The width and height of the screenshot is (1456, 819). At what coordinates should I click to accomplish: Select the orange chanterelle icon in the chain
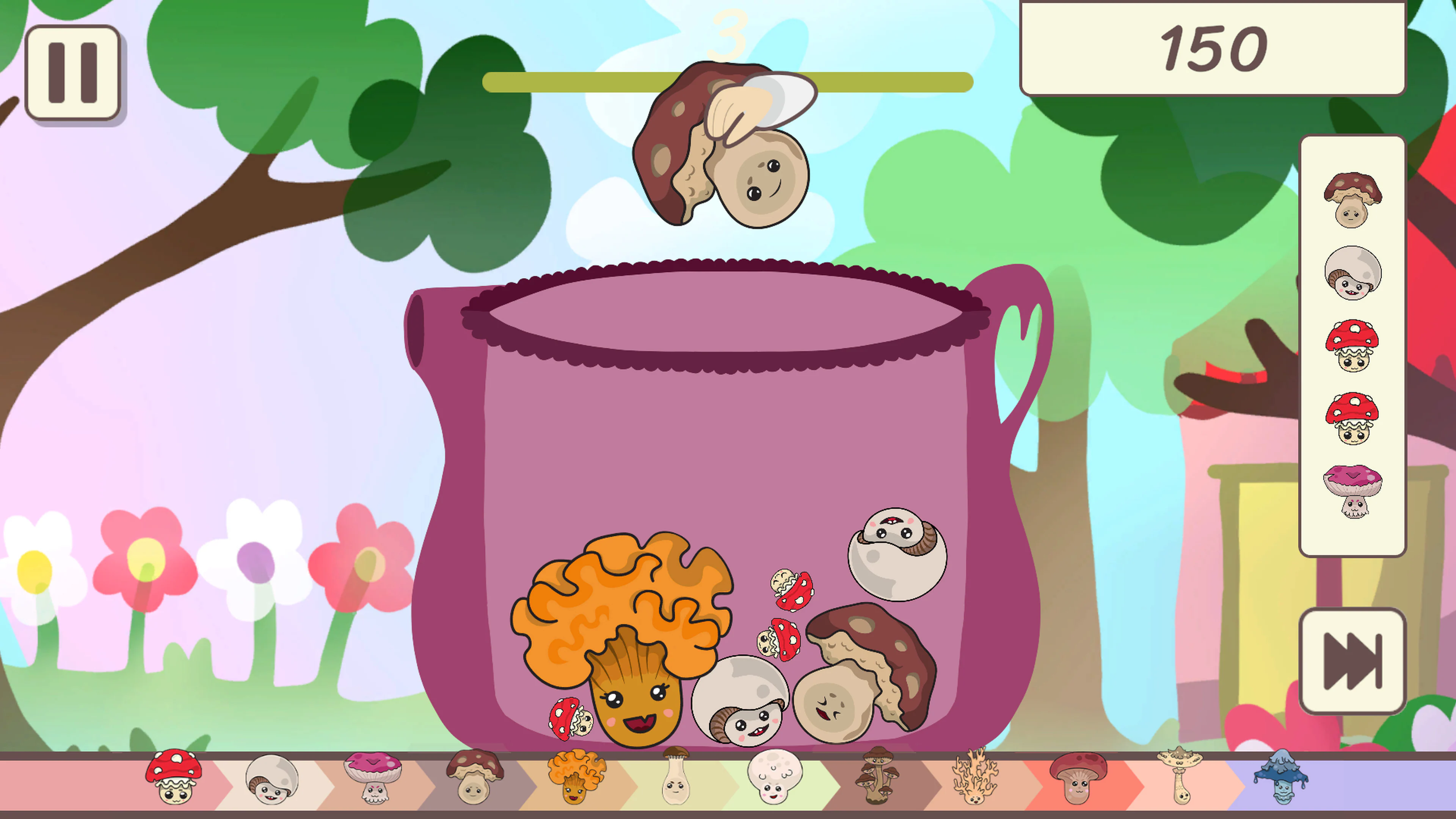coord(576,780)
